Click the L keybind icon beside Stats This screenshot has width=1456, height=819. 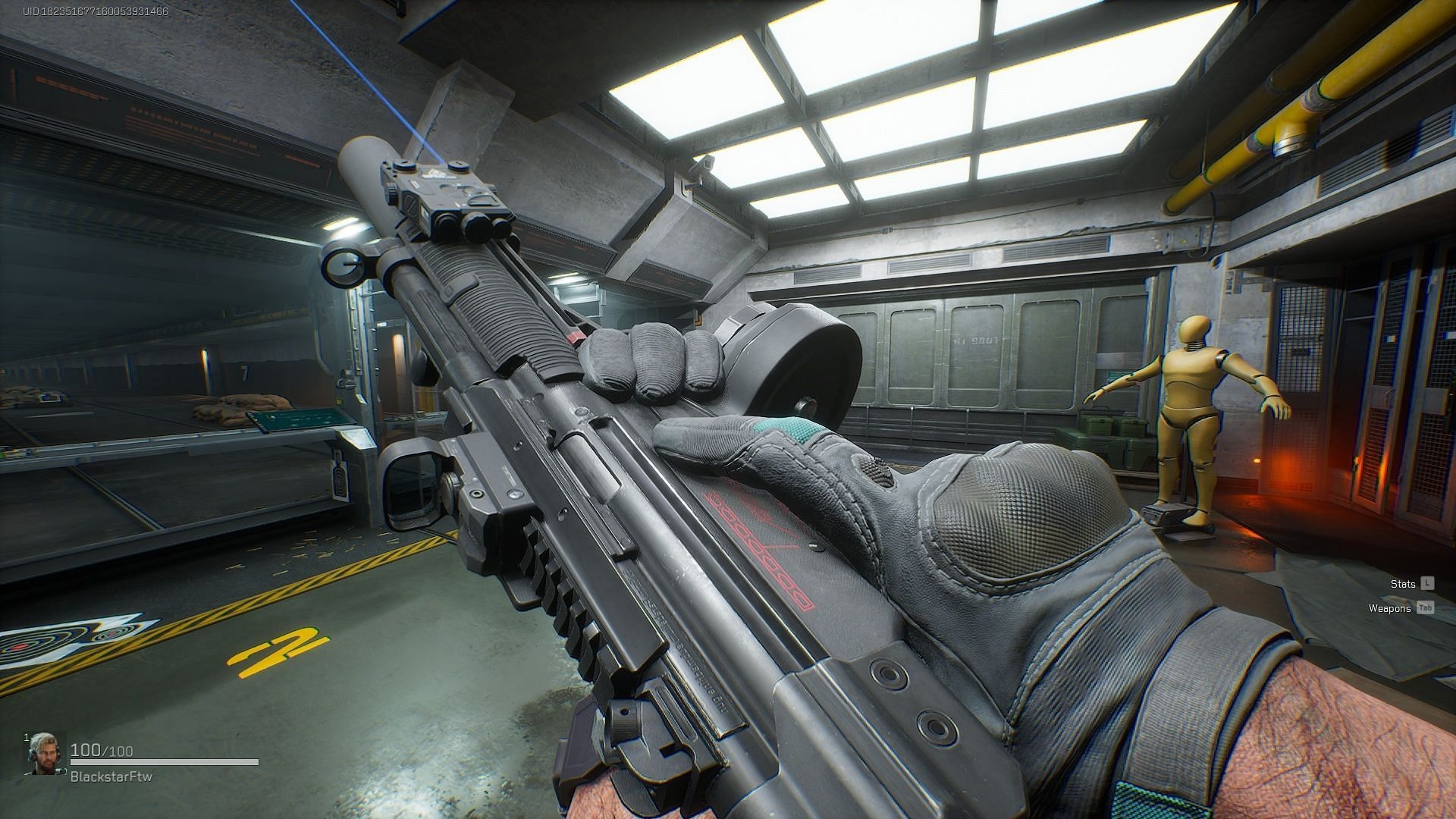click(x=1429, y=583)
